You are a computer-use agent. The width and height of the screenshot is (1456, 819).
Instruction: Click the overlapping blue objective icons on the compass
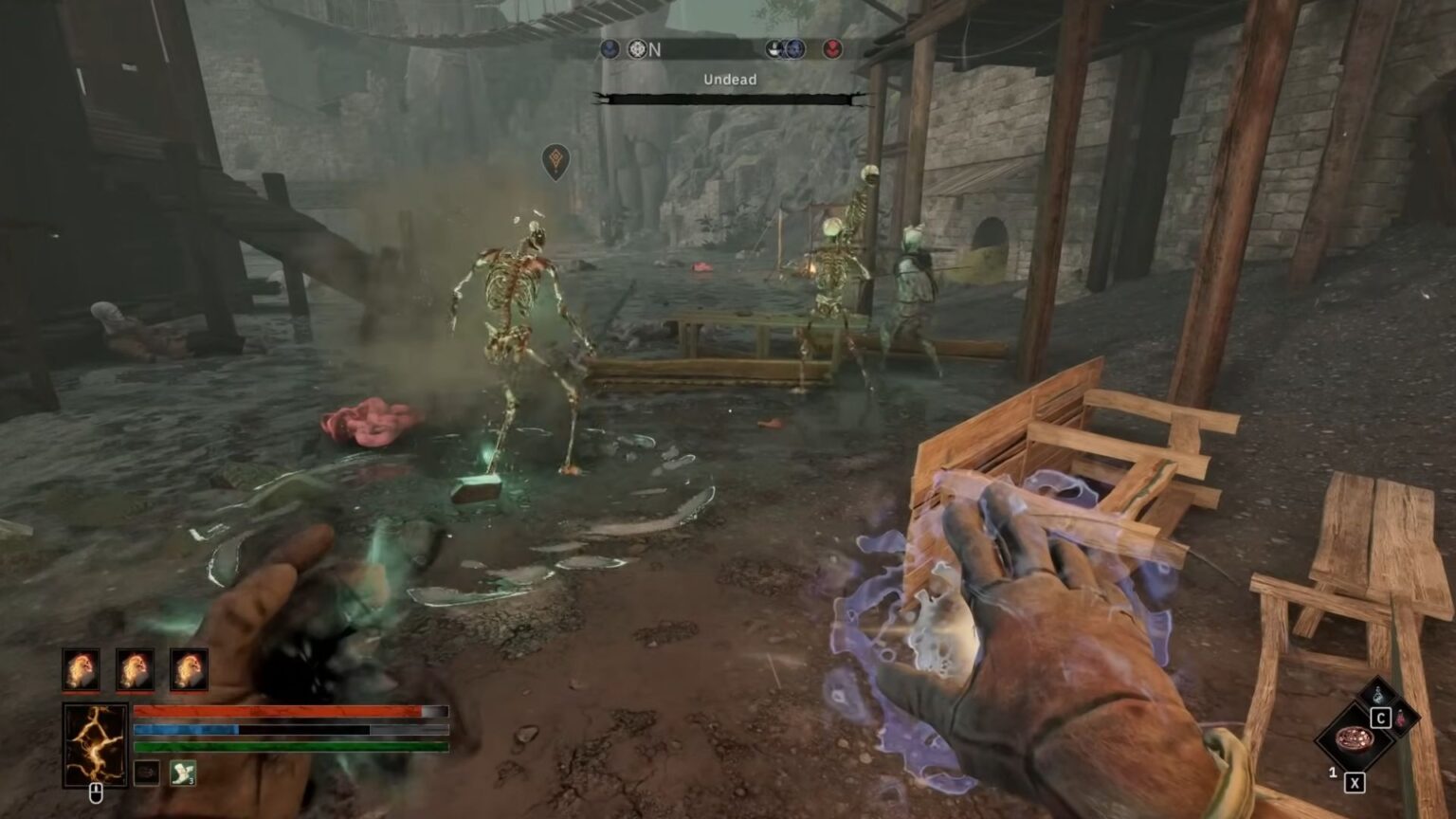coord(787,50)
